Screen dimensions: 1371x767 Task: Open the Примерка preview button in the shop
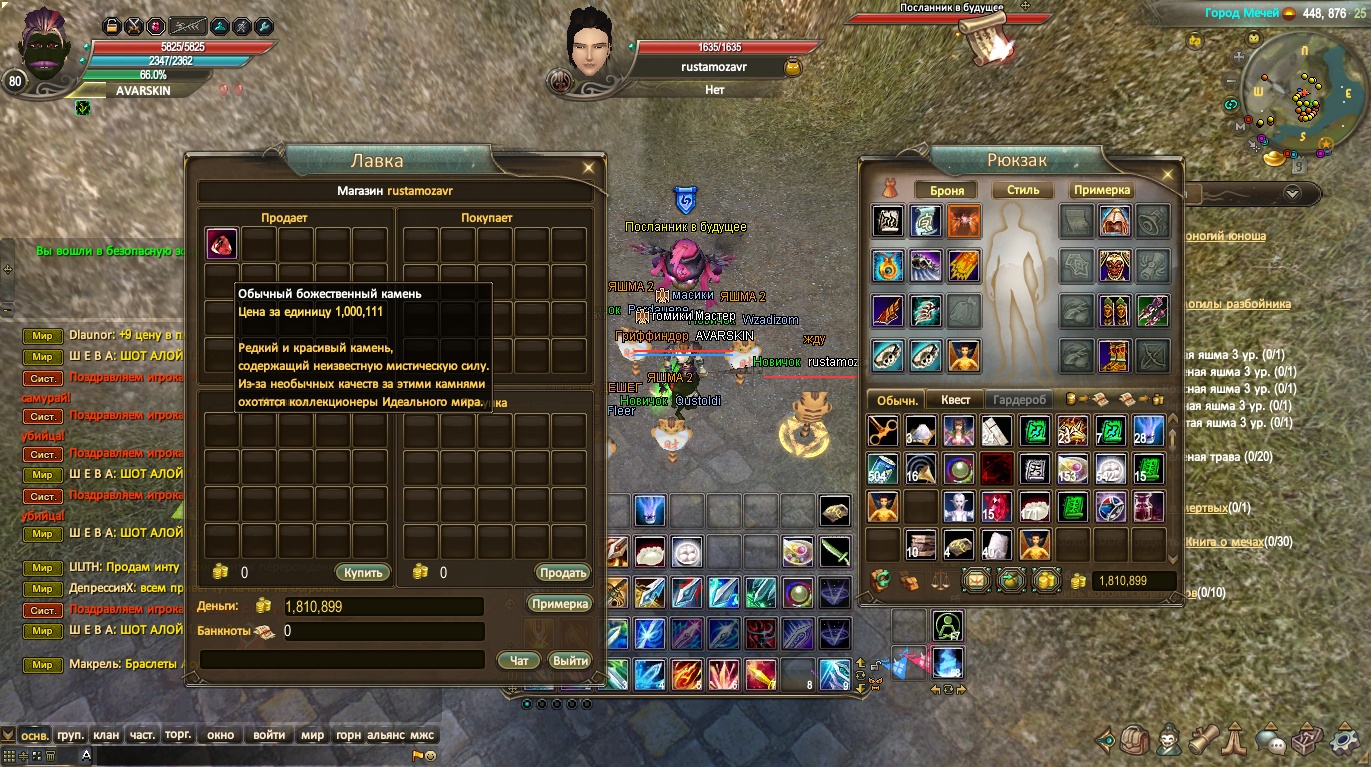[560, 604]
